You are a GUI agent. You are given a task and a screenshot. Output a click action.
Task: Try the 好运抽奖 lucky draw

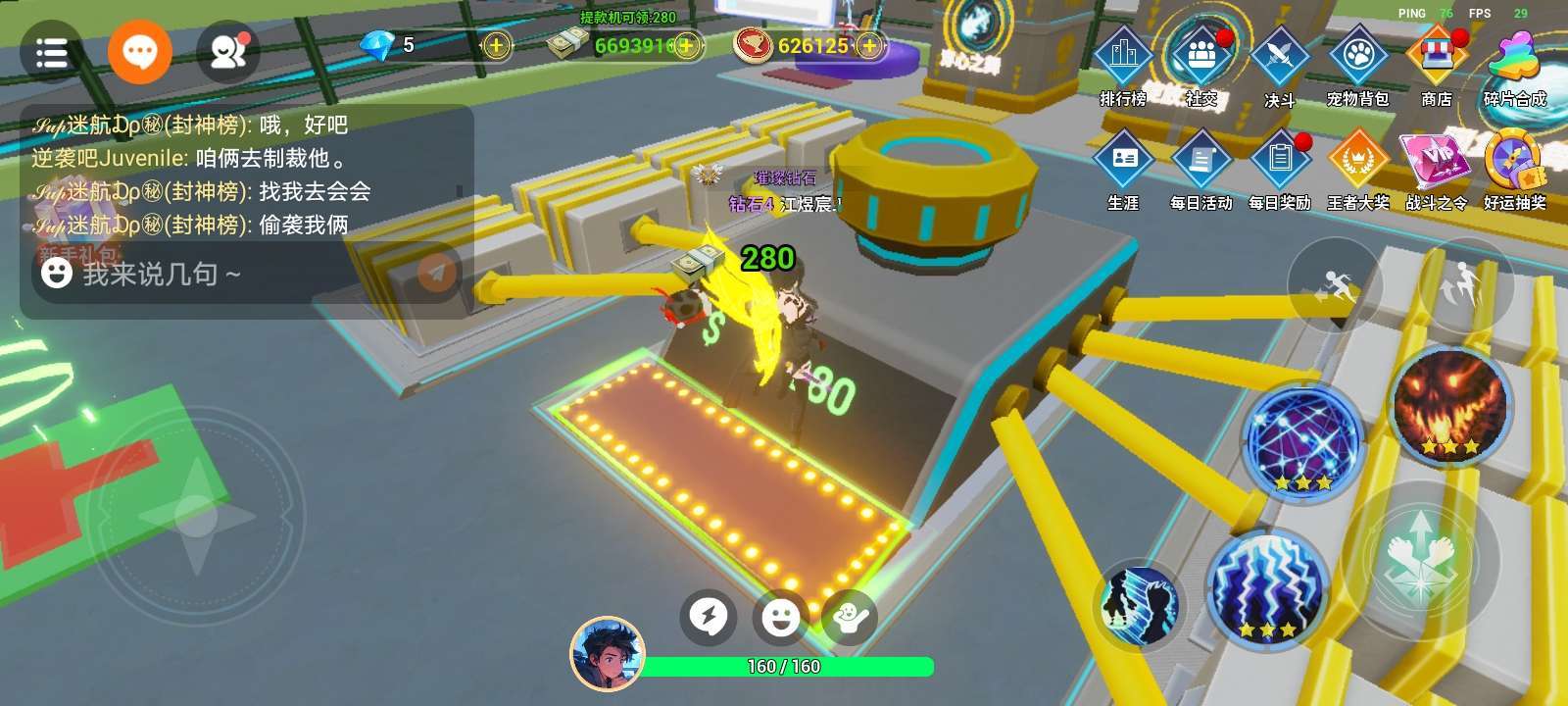[1514, 167]
